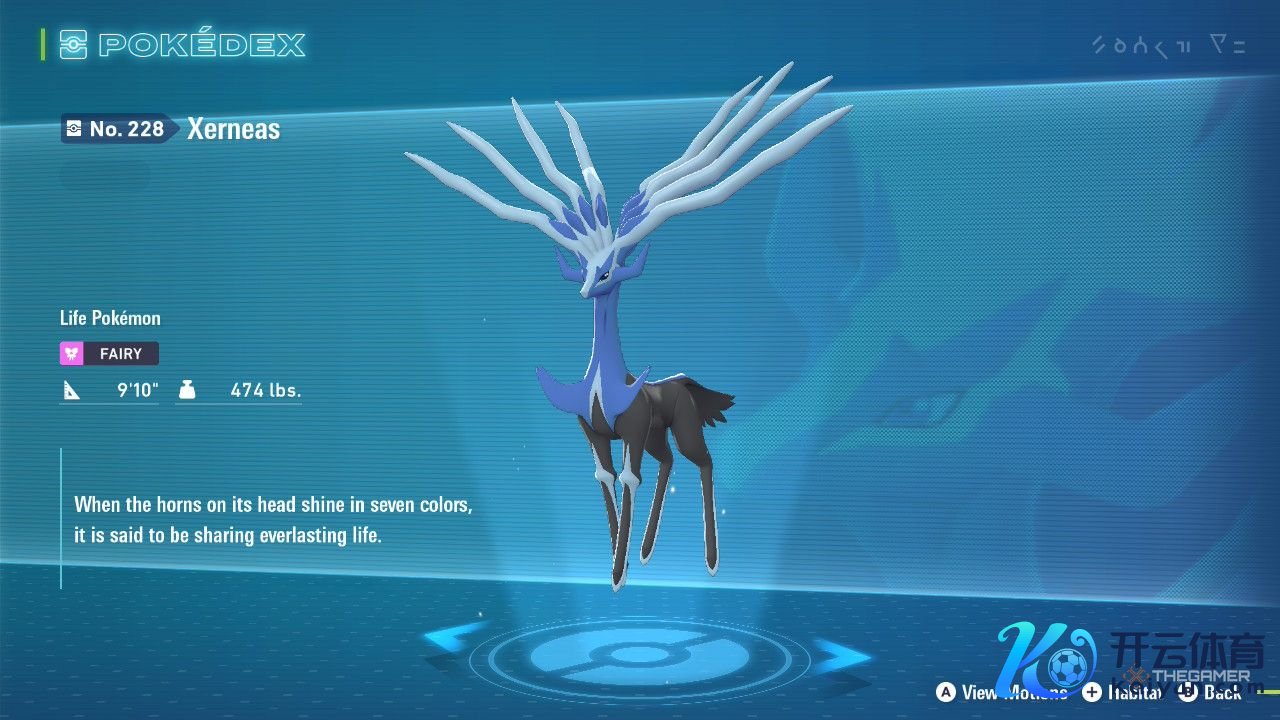Show the next Pokédex entry with right arrow
Image resolution: width=1280 pixels, height=720 pixels.
[841, 657]
